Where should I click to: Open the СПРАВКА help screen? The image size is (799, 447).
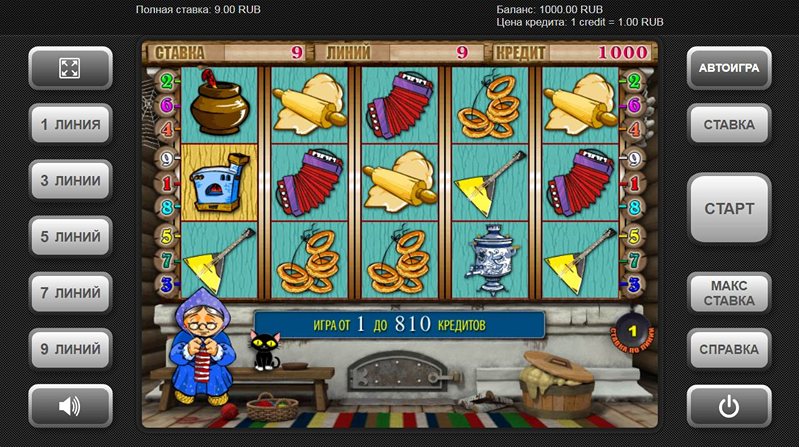click(729, 349)
